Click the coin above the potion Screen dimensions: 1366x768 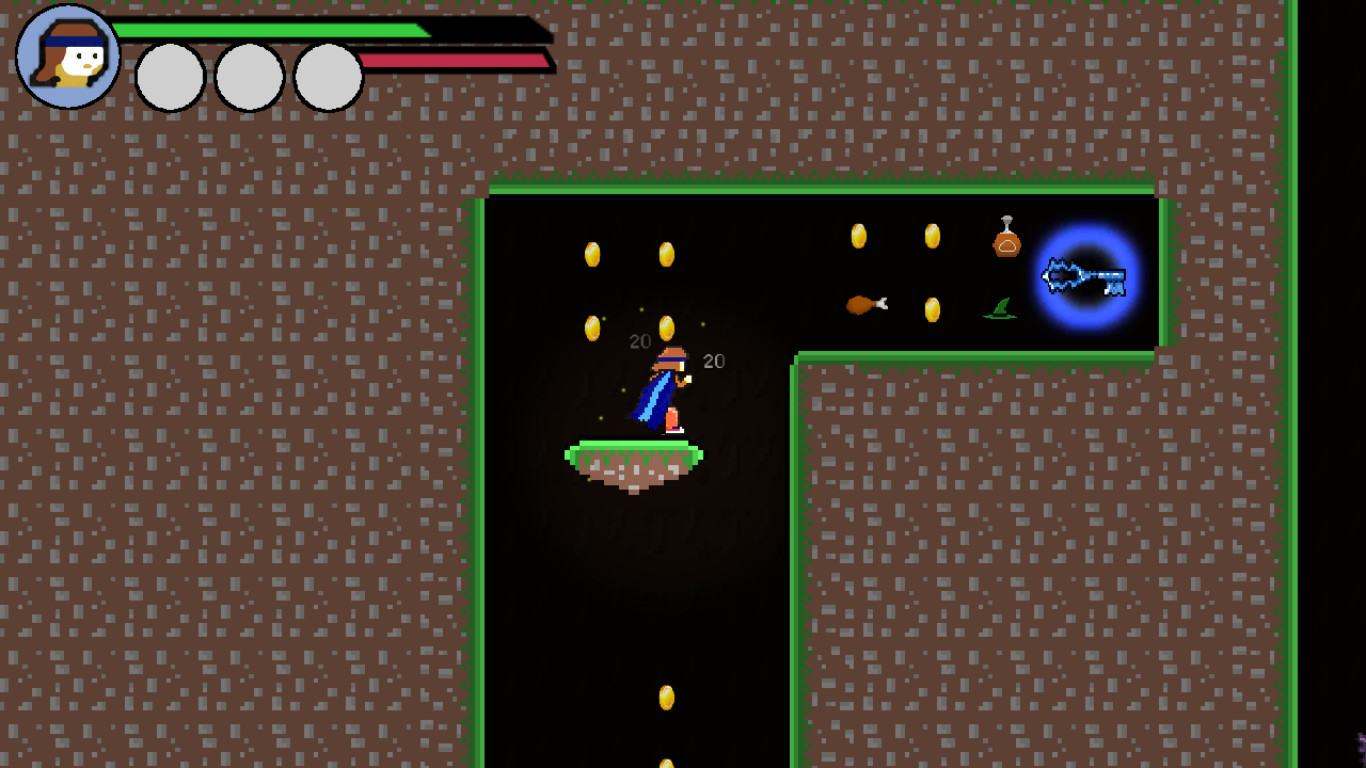[x=932, y=237]
